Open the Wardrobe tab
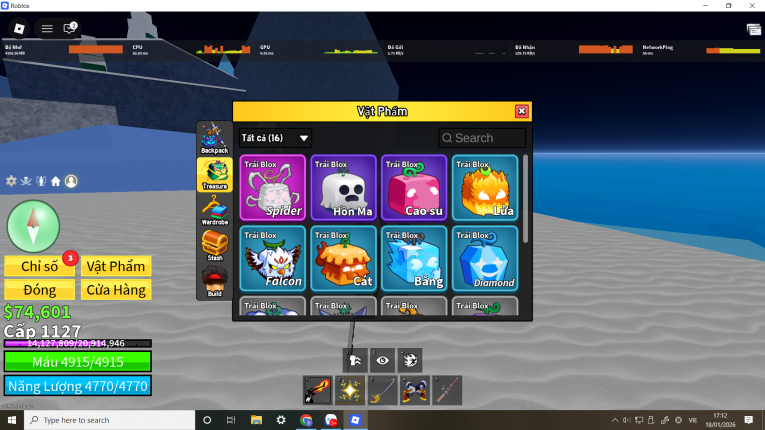This screenshot has height=430, width=765. click(214, 209)
